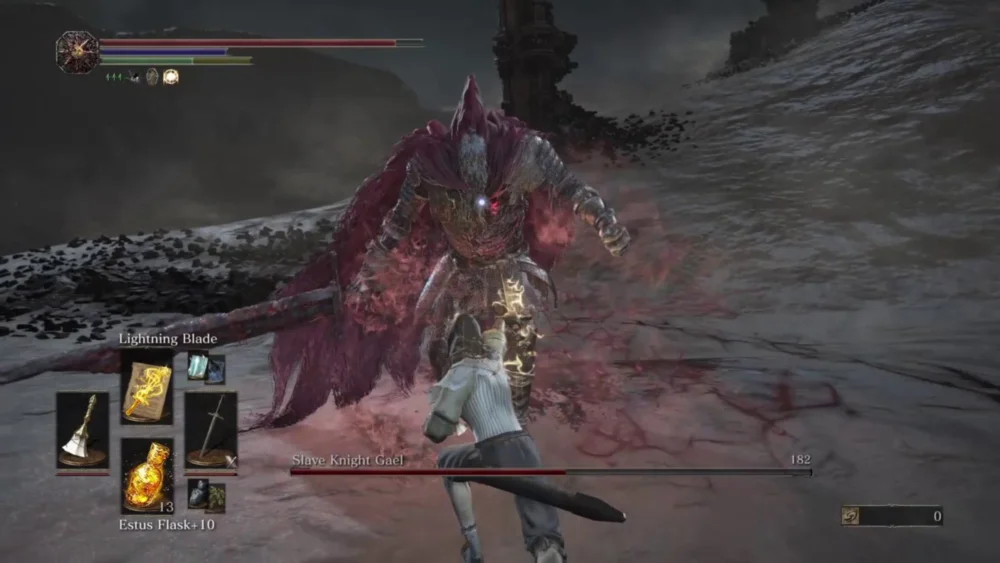
Task: Click the souls counter icon
Action: [x=852, y=516]
